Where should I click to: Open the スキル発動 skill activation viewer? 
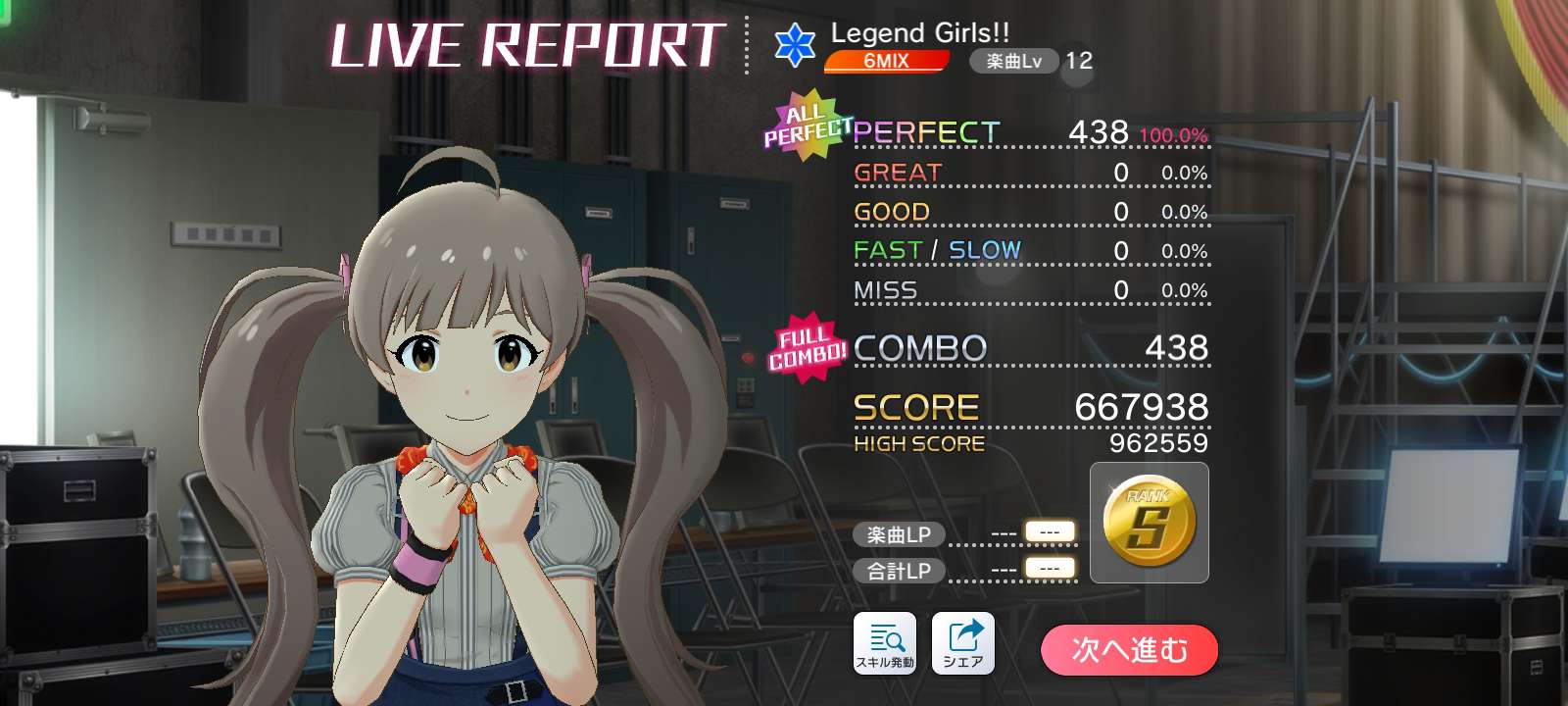885,642
